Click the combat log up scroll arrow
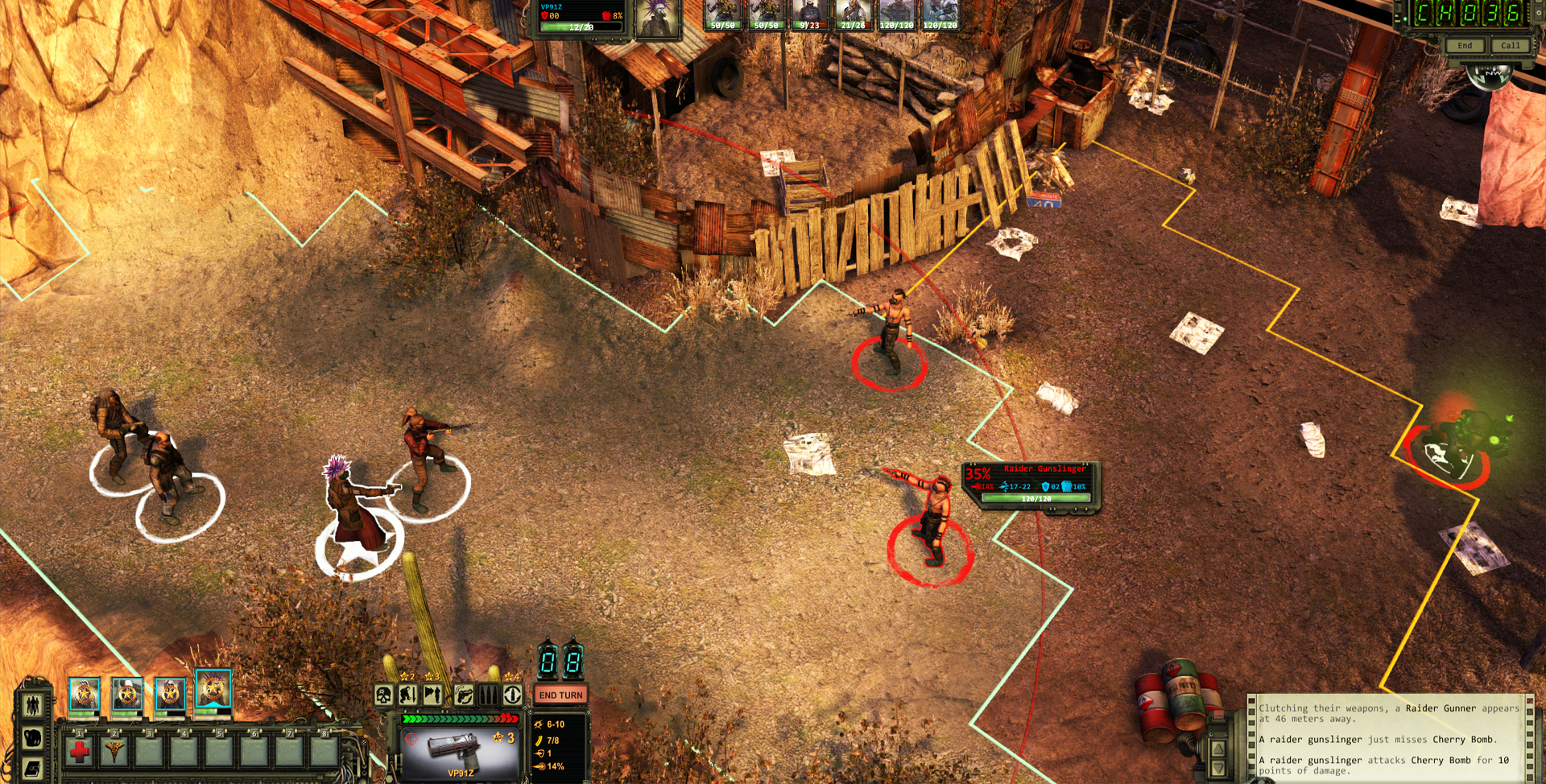 [x=1218, y=749]
